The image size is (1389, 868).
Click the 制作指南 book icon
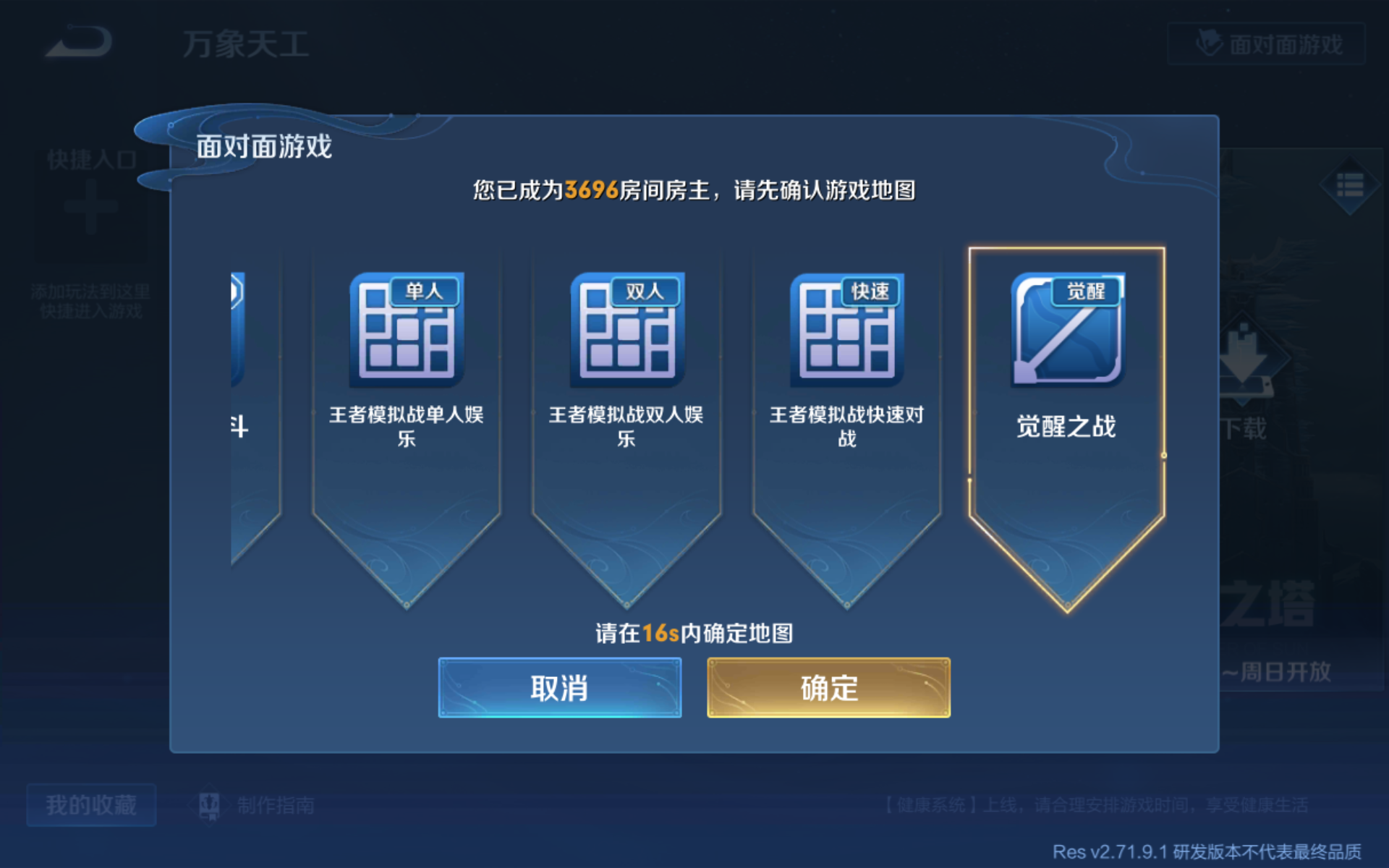211,804
